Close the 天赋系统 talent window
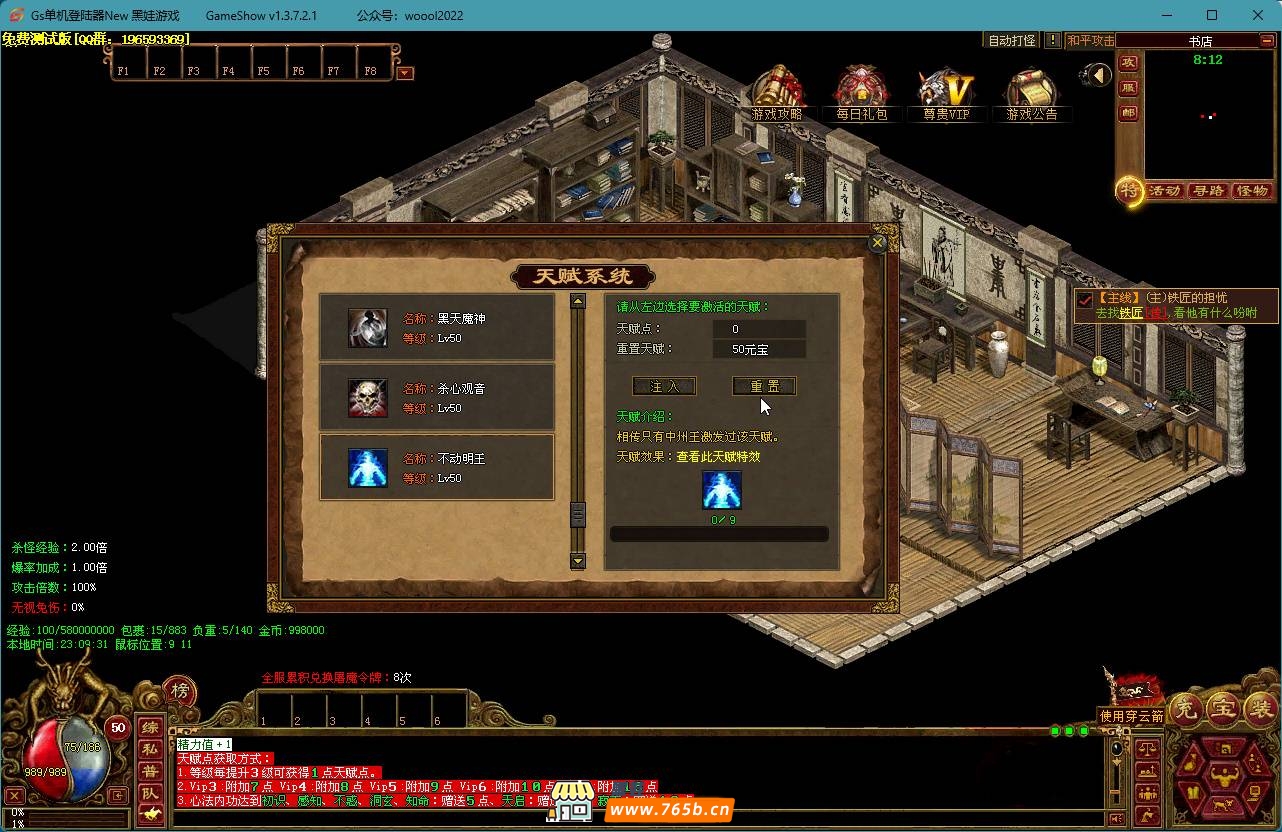Image resolution: width=1282 pixels, height=832 pixels. coord(878,242)
